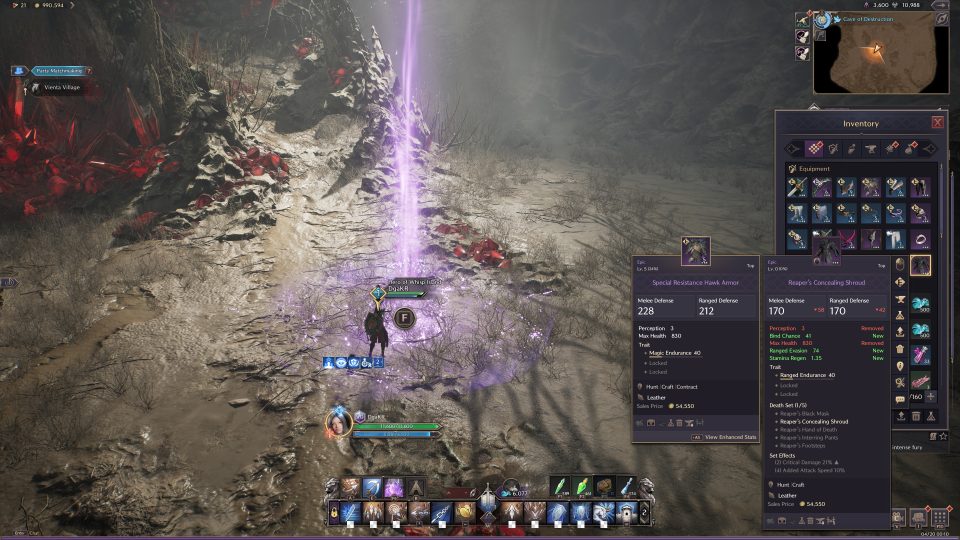Screen dimensions: 960x540
Task: Activate the white dragon skill
Action: (x=604, y=513)
